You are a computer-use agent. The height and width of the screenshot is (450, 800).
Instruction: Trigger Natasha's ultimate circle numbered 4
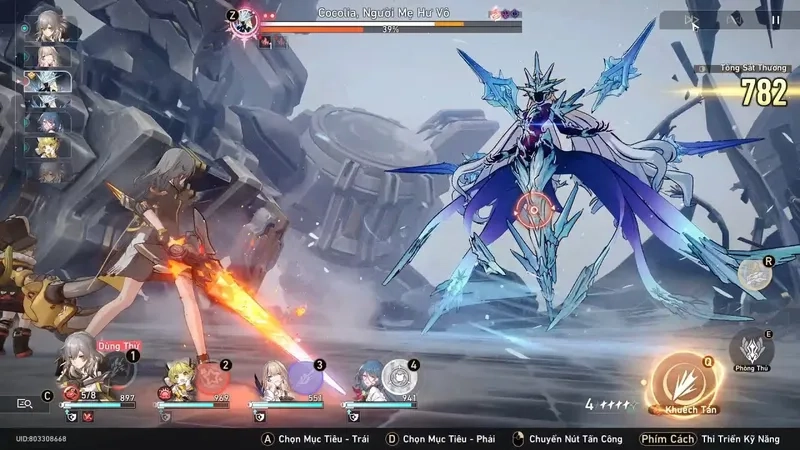pyautogui.click(x=399, y=378)
